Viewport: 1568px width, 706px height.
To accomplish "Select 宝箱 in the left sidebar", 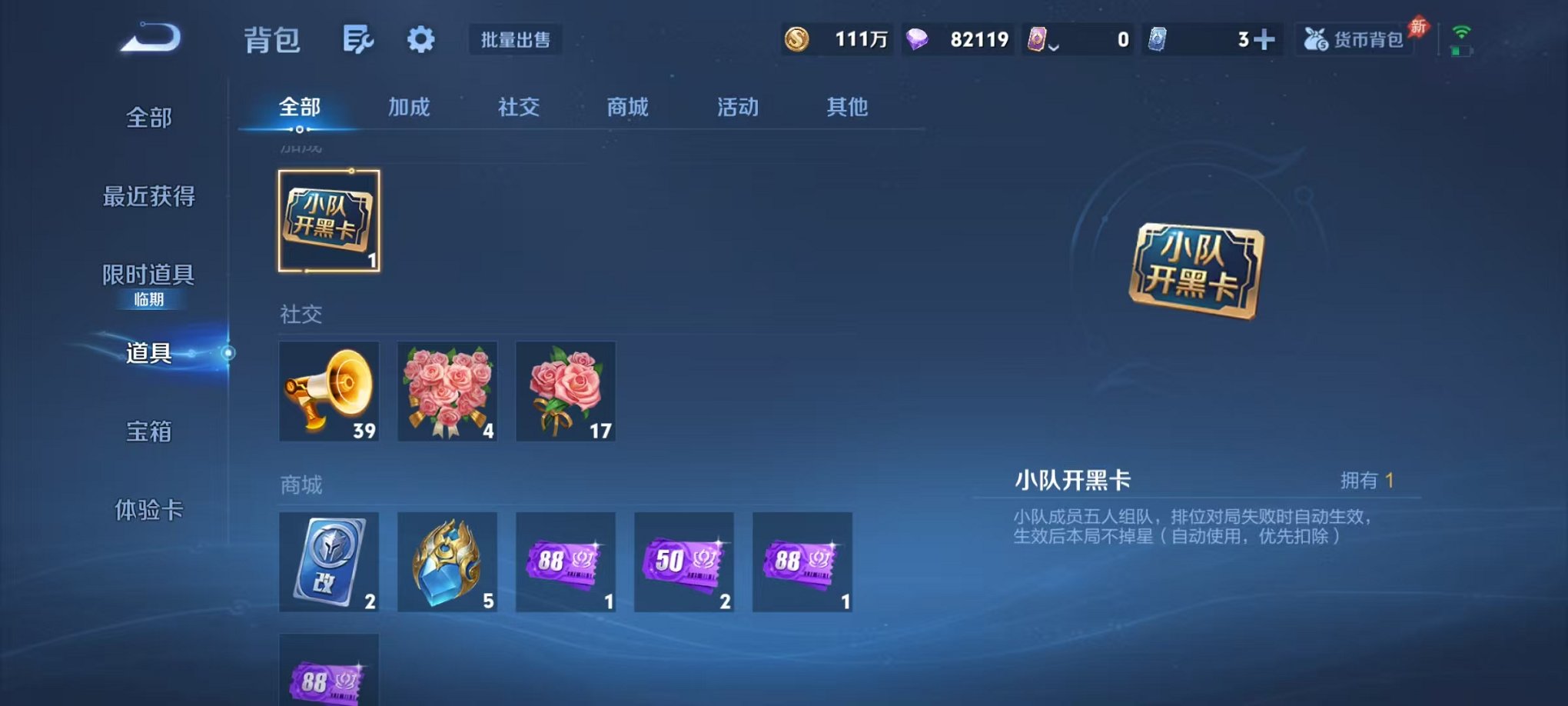I will point(148,432).
